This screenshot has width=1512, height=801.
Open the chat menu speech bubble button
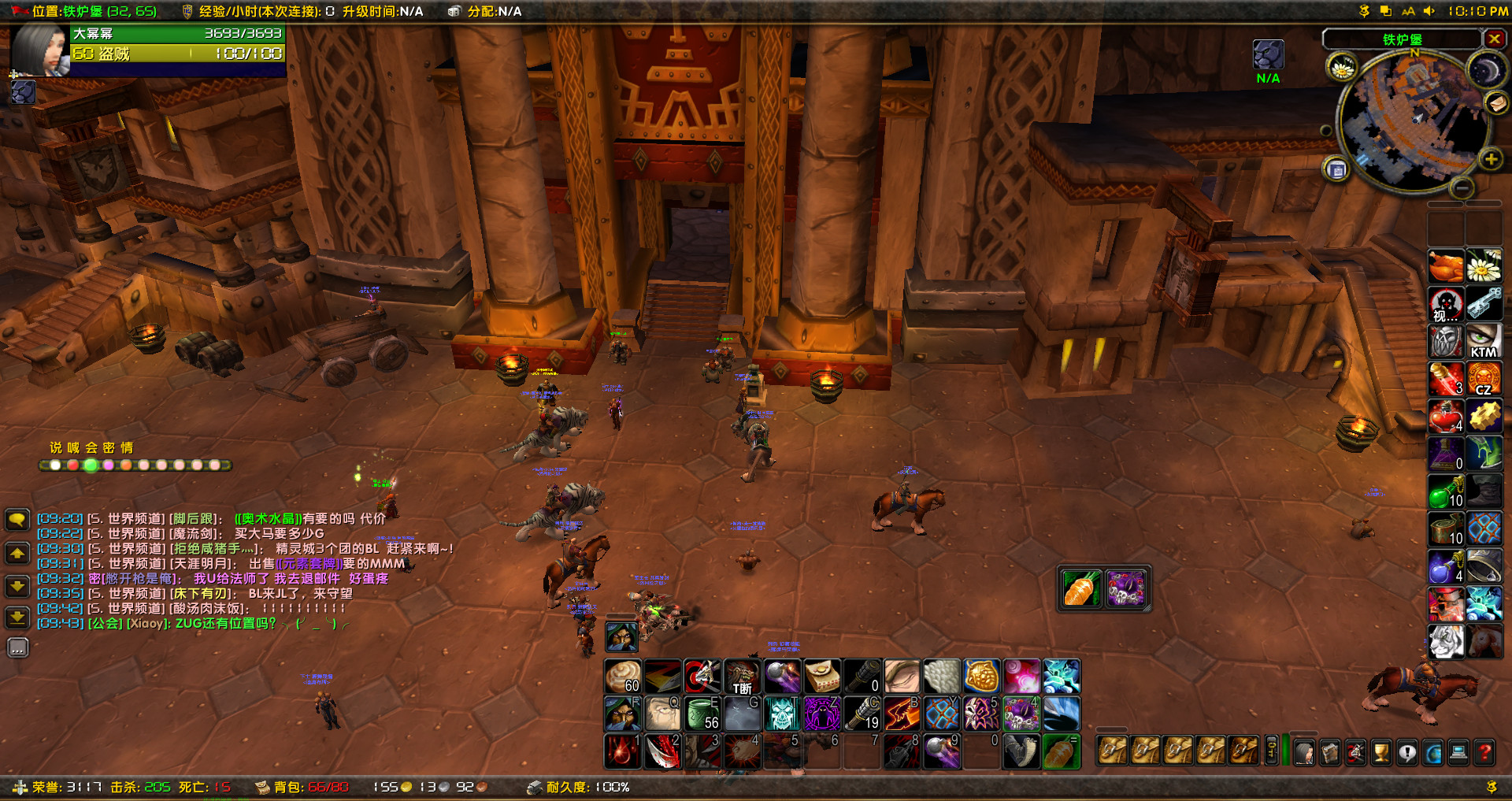(x=17, y=520)
